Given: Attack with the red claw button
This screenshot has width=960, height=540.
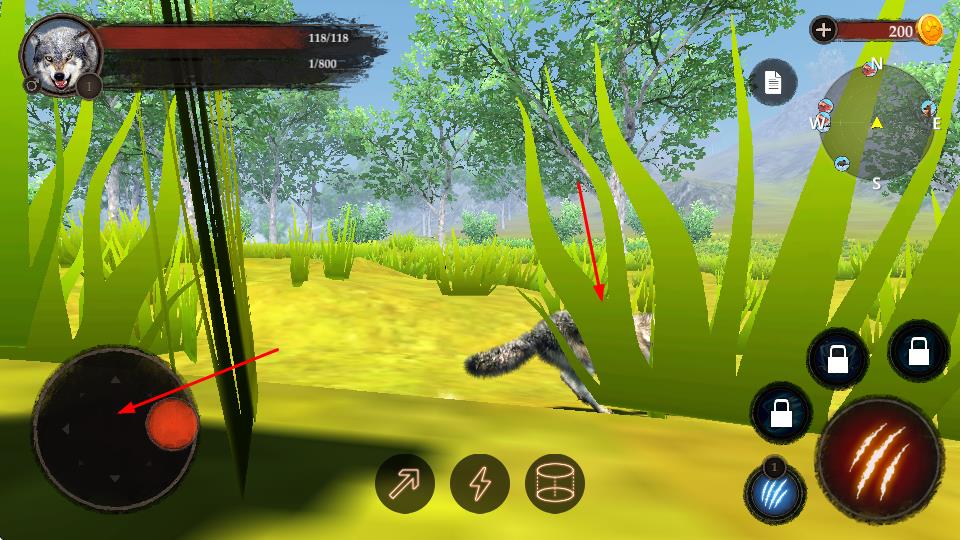Looking at the screenshot, I should [878, 458].
